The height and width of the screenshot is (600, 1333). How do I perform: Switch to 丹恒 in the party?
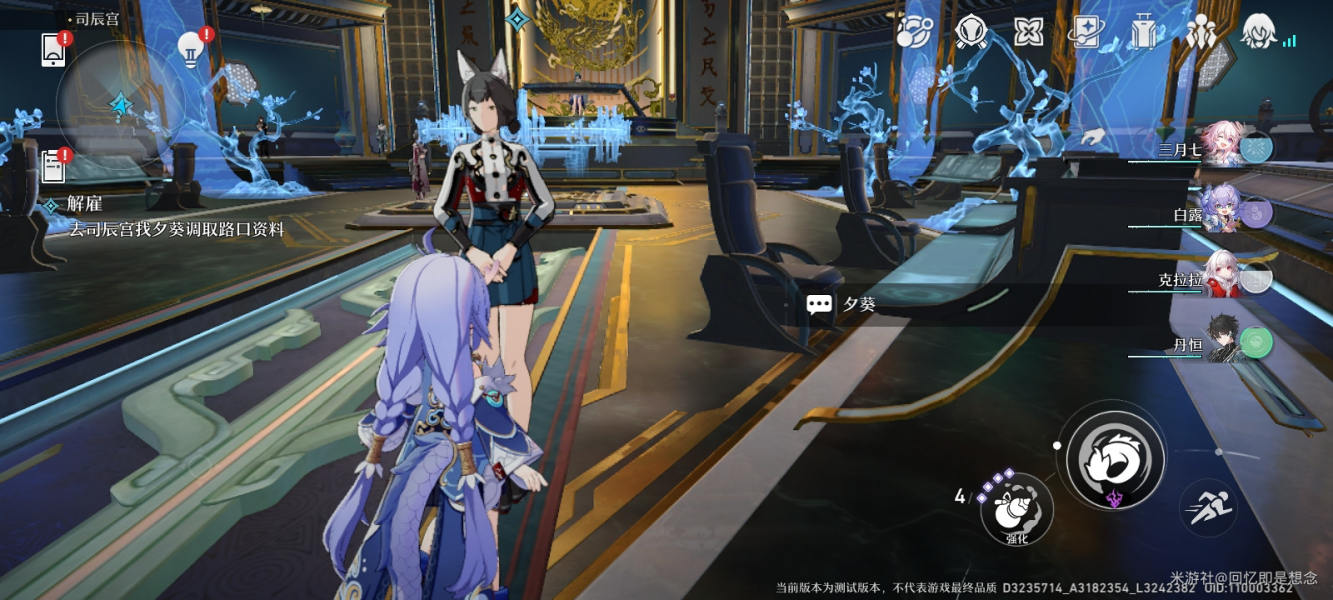pyautogui.click(x=1220, y=342)
